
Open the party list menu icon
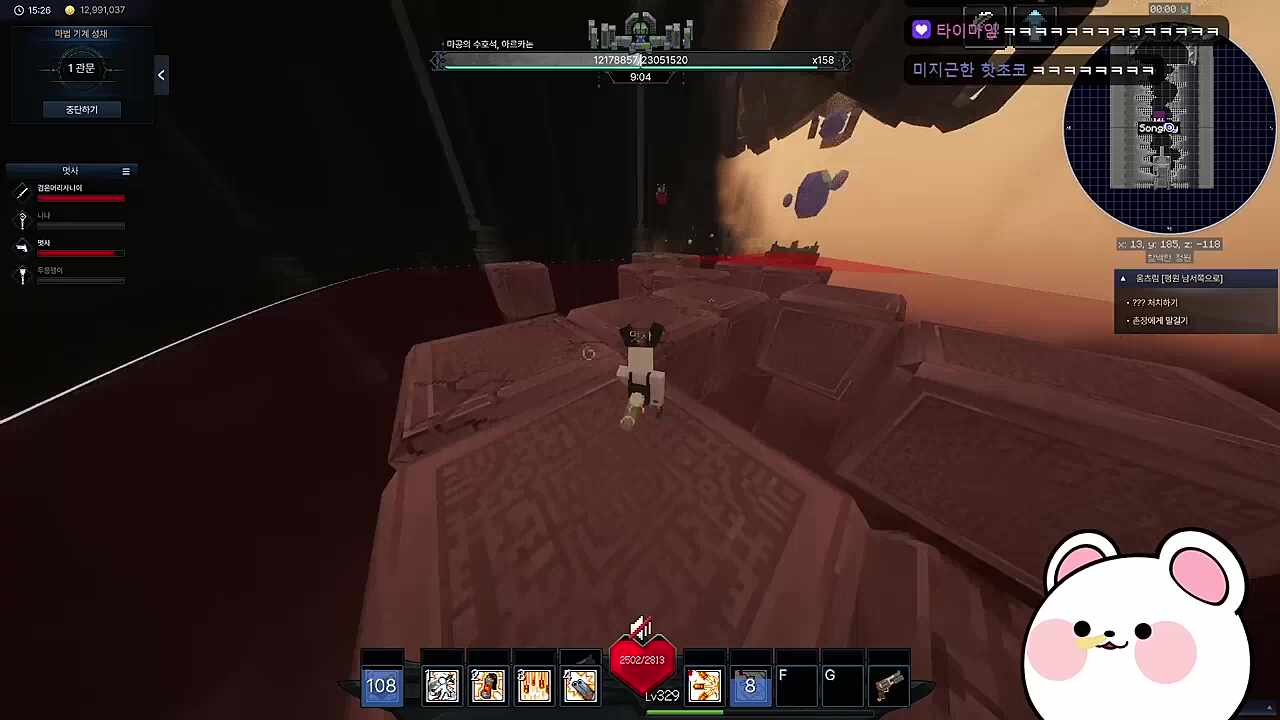click(126, 172)
